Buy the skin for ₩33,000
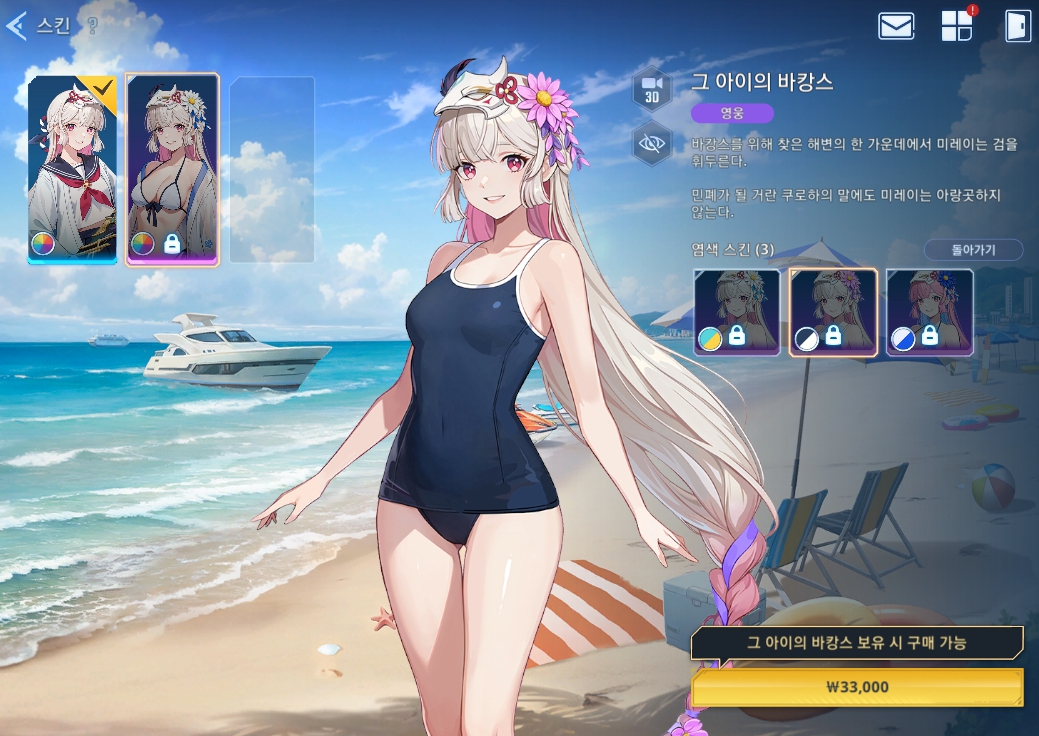This screenshot has width=1039, height=736. pos(857,687)
